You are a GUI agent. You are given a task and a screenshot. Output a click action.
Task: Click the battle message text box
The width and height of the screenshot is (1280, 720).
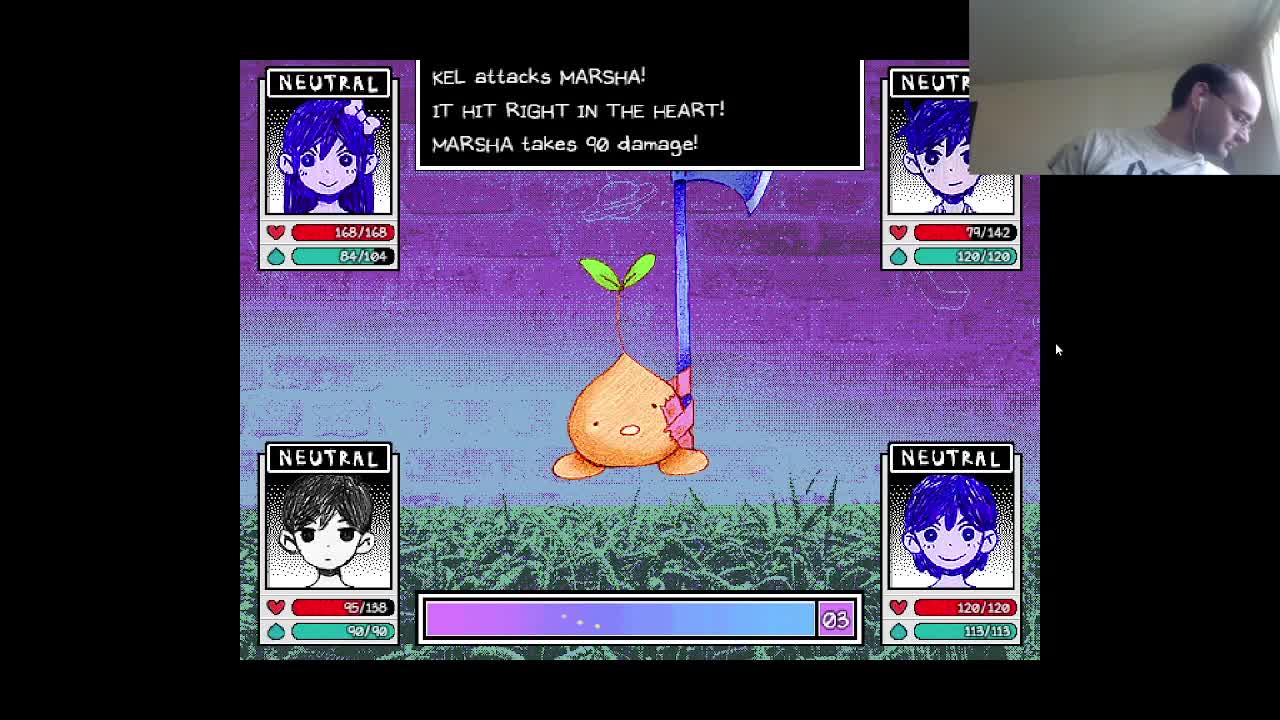(640, 110)
